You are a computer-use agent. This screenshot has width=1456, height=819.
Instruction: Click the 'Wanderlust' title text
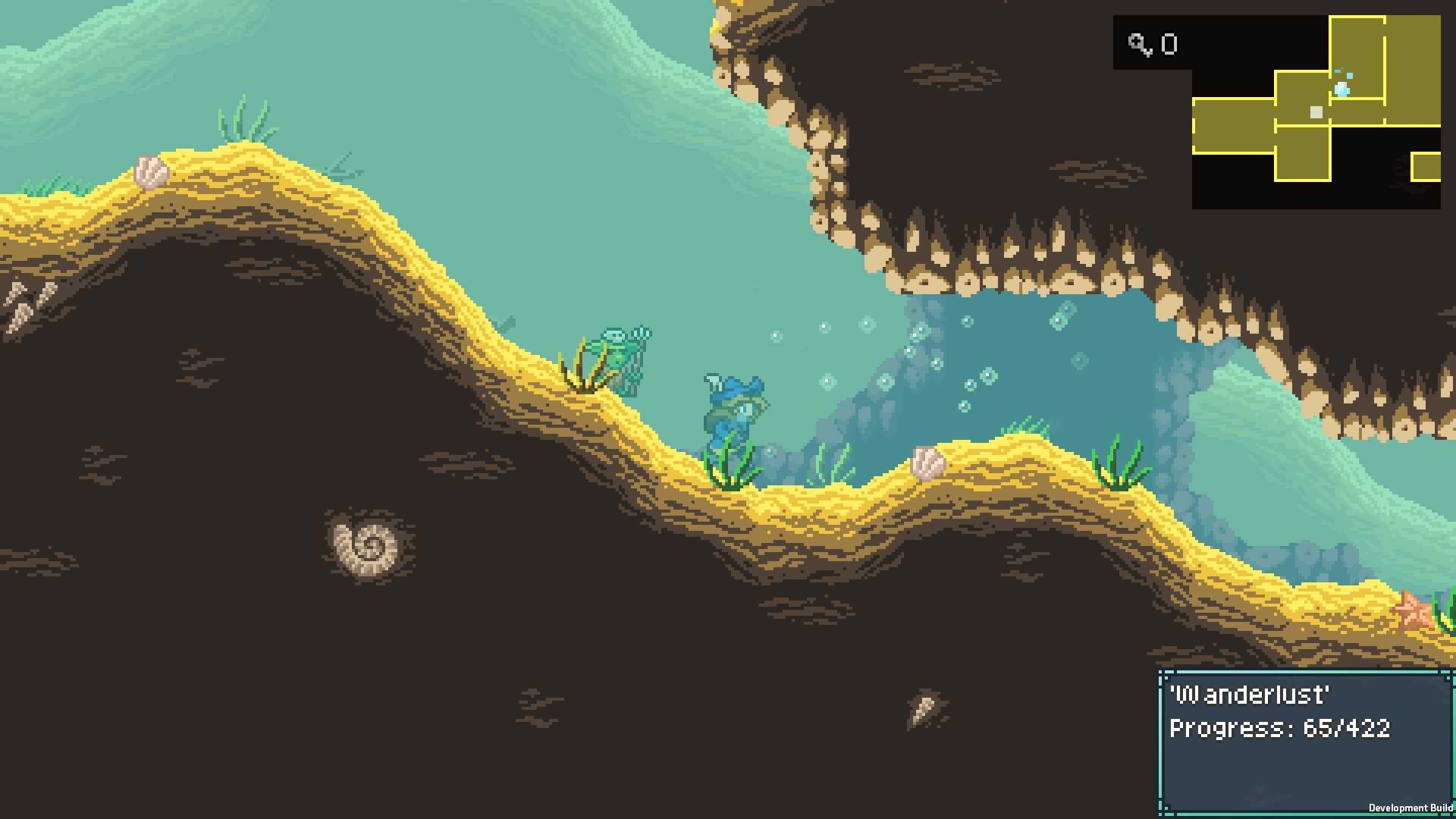(x=1251, y=694)
